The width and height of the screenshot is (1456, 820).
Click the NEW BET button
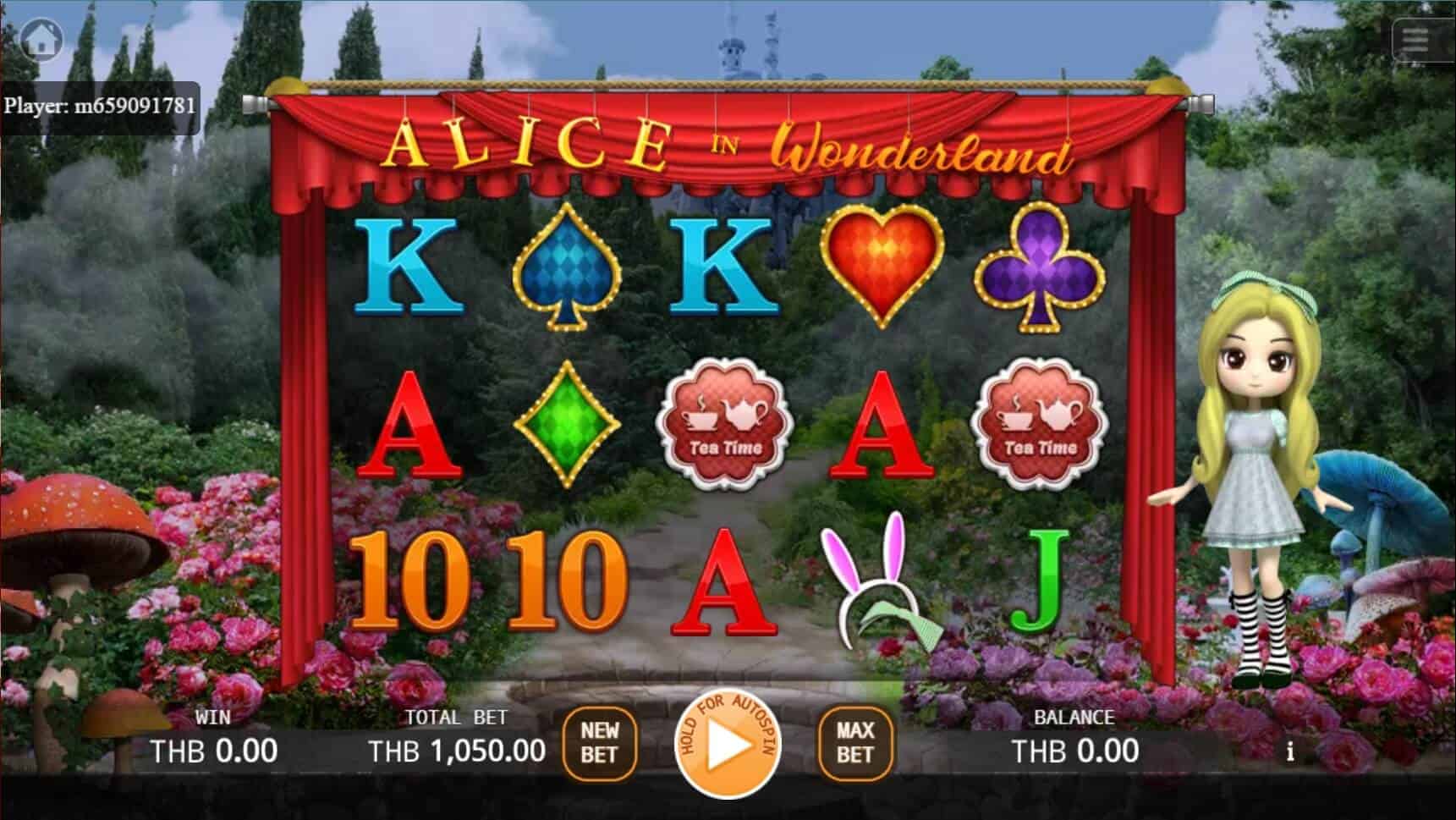[602, 742]
